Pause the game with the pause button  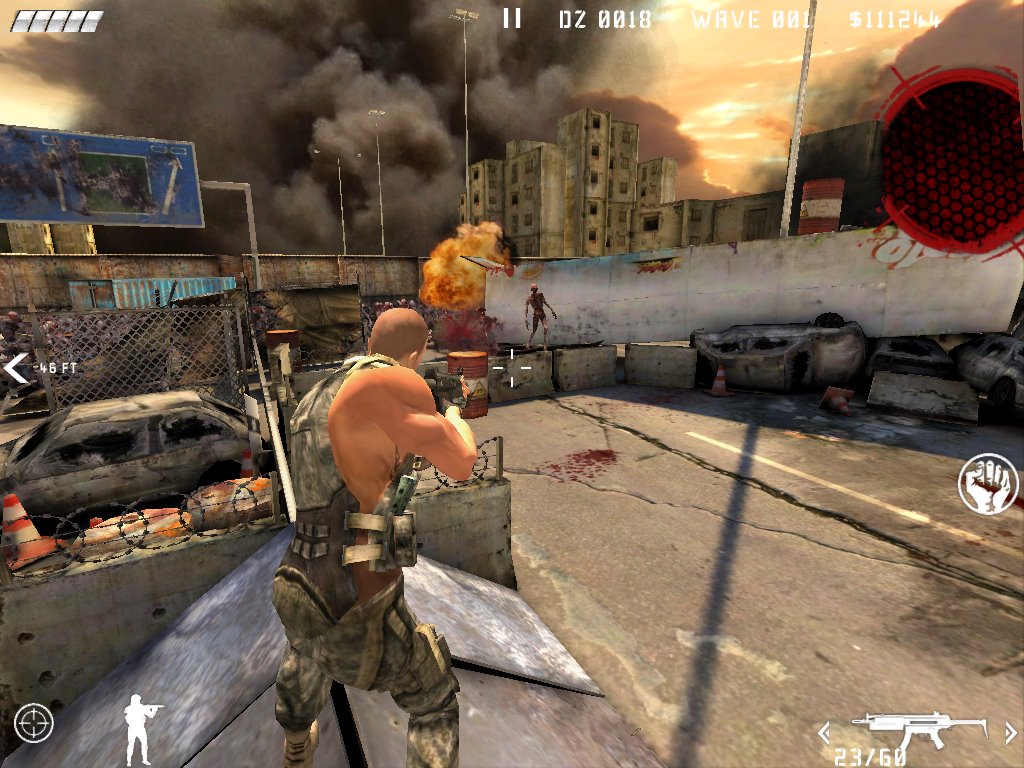tap(512, 18)
